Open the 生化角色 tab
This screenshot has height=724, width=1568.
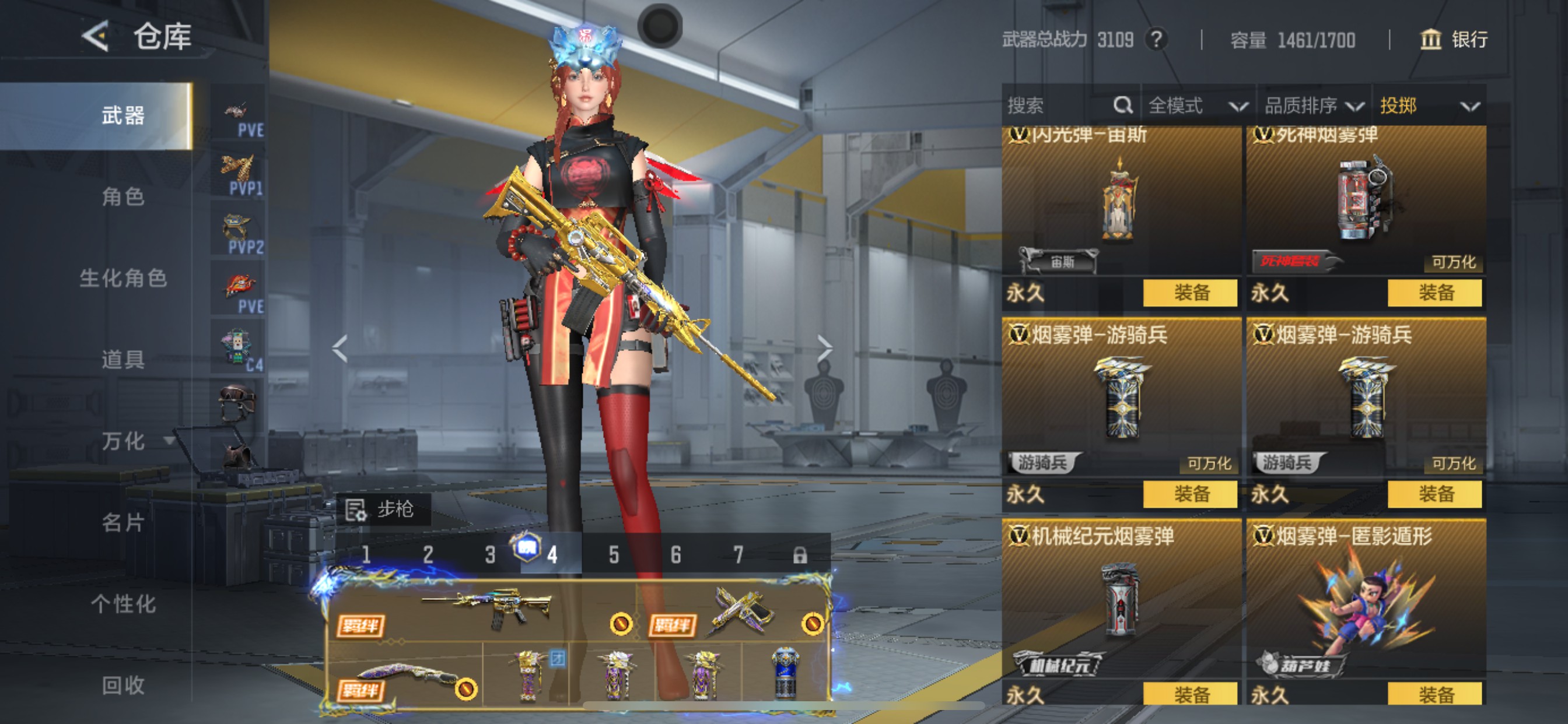point(123,278)
